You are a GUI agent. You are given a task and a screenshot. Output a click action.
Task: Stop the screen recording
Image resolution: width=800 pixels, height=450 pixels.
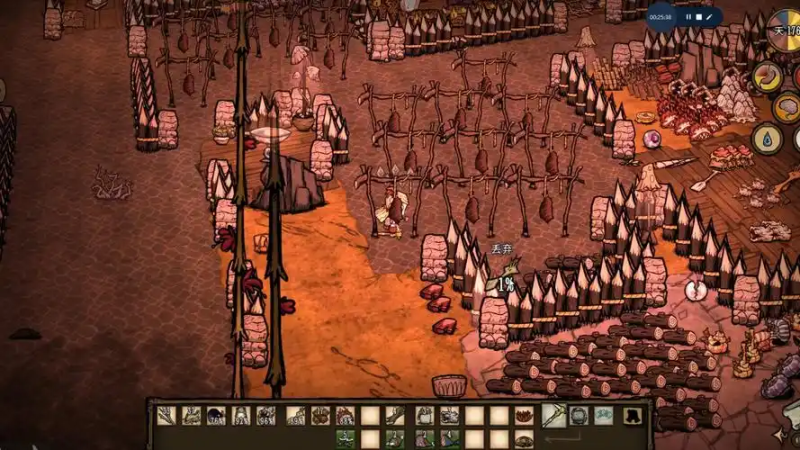(x=699, y=17)
